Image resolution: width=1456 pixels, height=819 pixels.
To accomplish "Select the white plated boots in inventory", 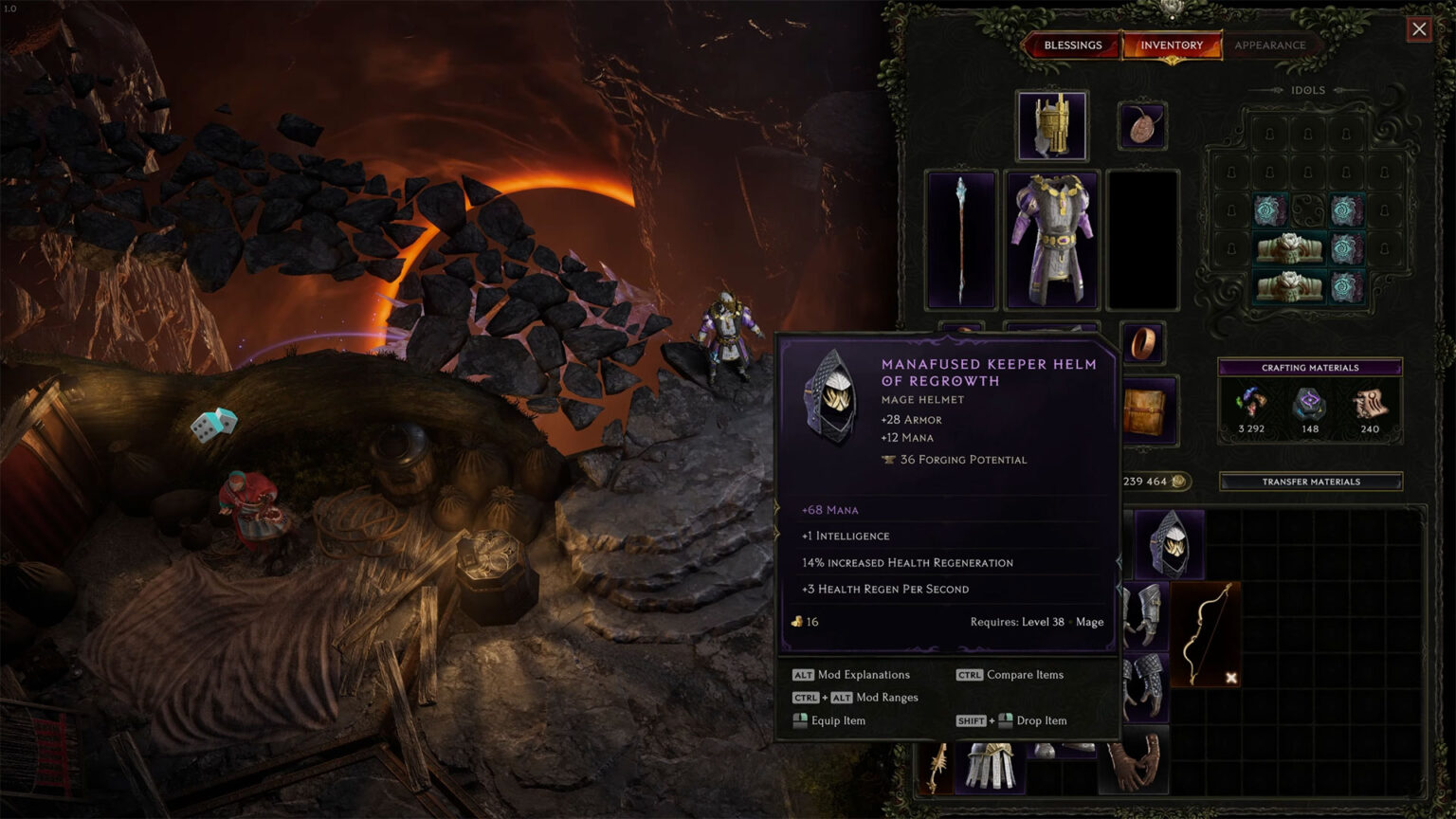I will (990, 766).
